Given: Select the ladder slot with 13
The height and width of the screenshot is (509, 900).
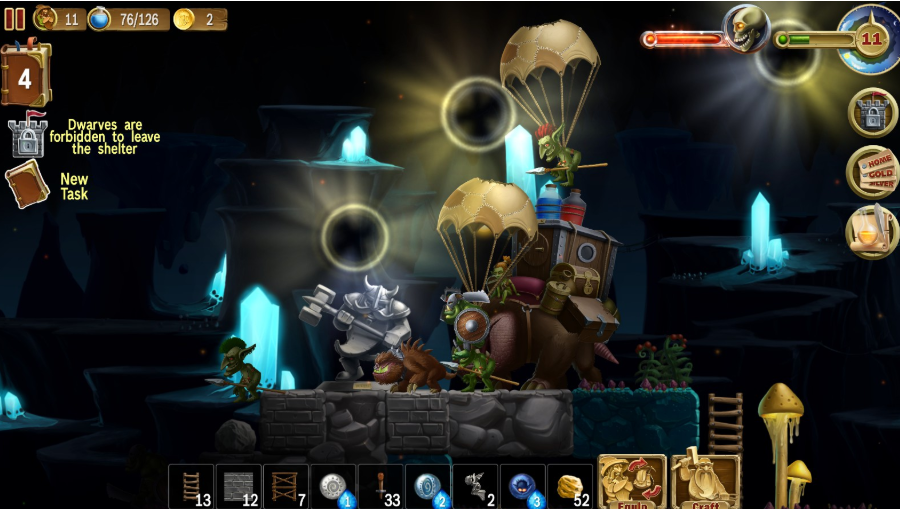Looking at the screenshot, I should coord(191,487).
